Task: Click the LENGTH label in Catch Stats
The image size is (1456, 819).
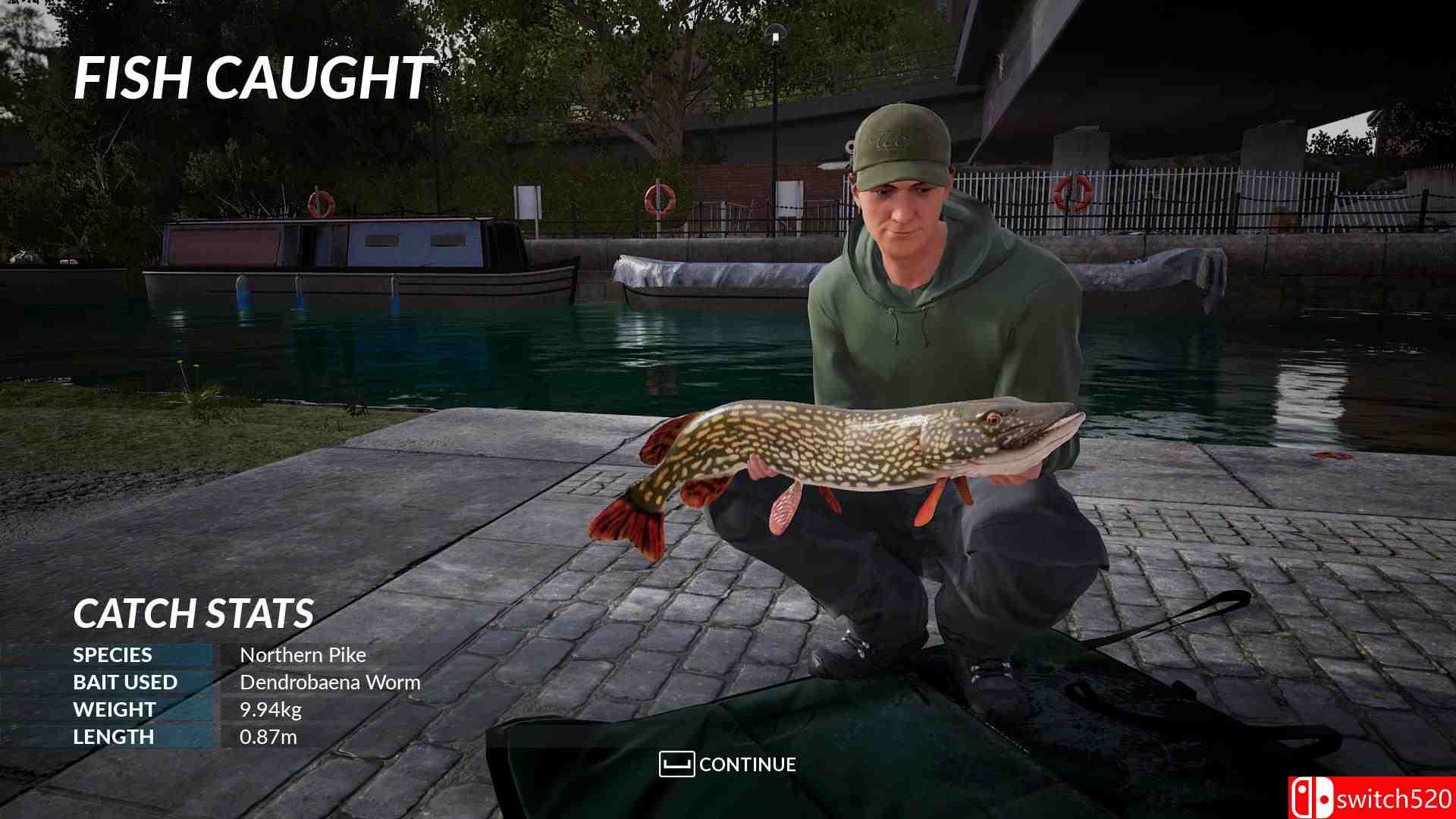Action: click(x=112, y=736)
